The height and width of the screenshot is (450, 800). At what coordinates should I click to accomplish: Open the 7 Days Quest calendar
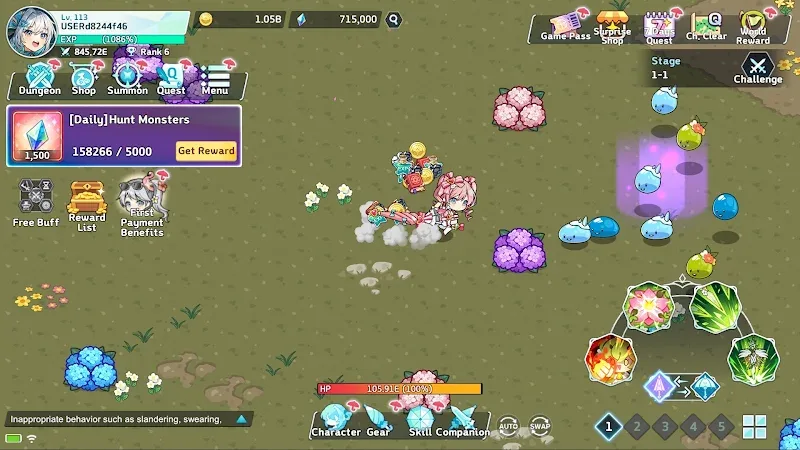pyautogui.click(x=658, y=28)
